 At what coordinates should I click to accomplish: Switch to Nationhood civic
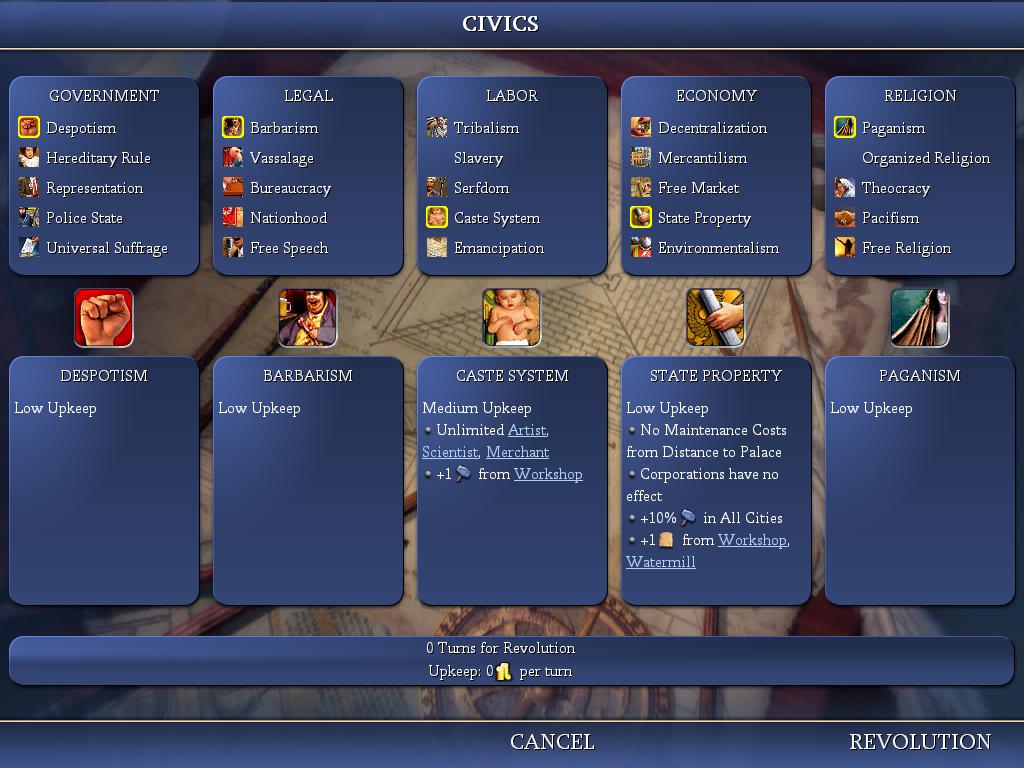(x=288, y=218)
